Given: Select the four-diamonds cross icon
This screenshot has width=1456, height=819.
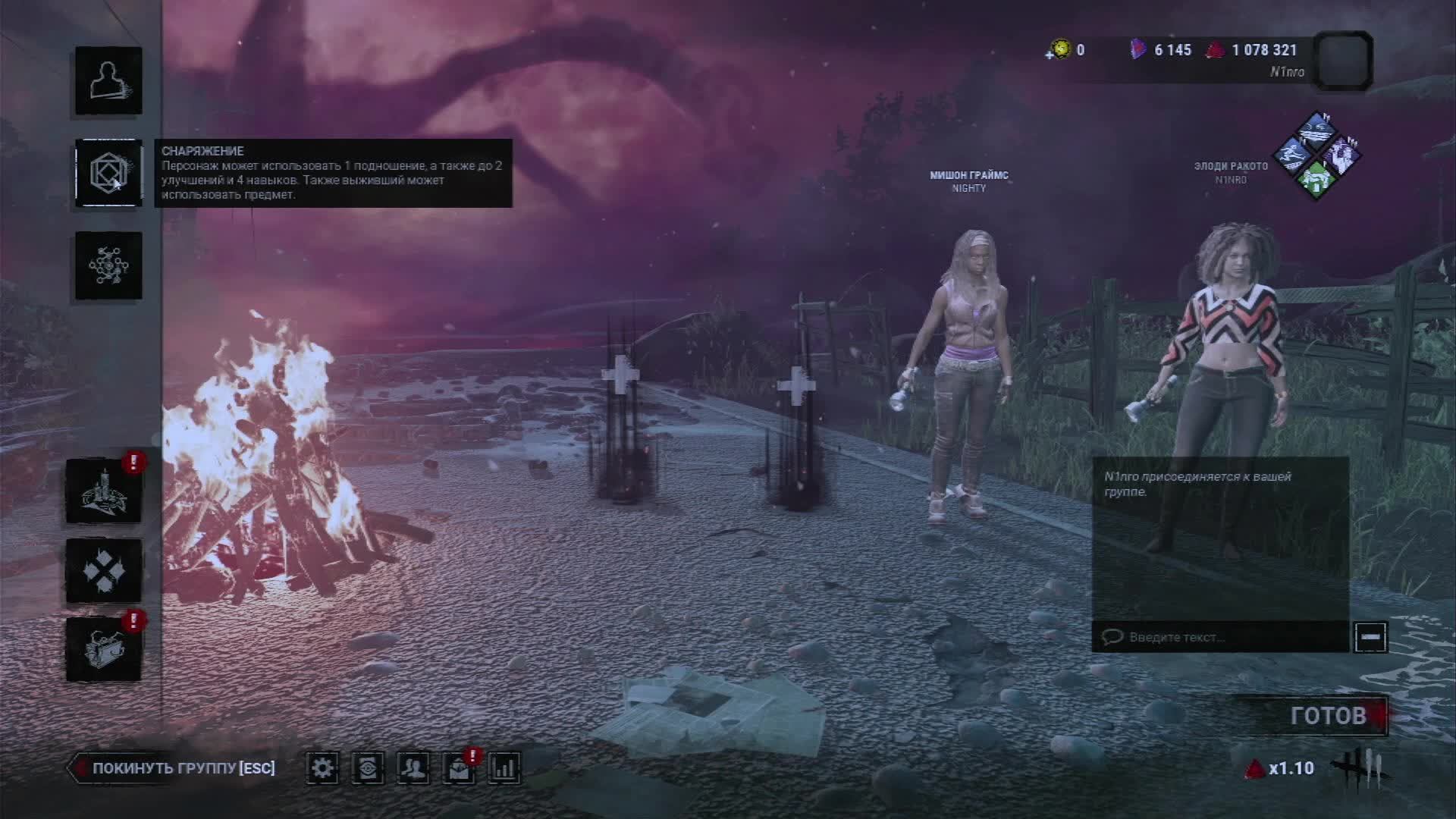Looking at the screenshot, I should (104, 570).
